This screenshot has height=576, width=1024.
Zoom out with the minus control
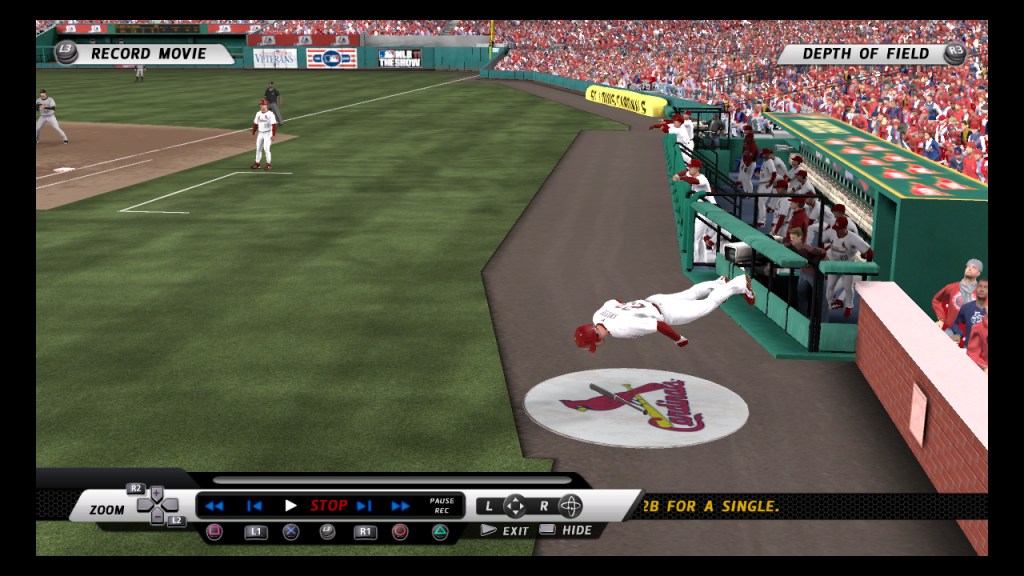[157, 518]
